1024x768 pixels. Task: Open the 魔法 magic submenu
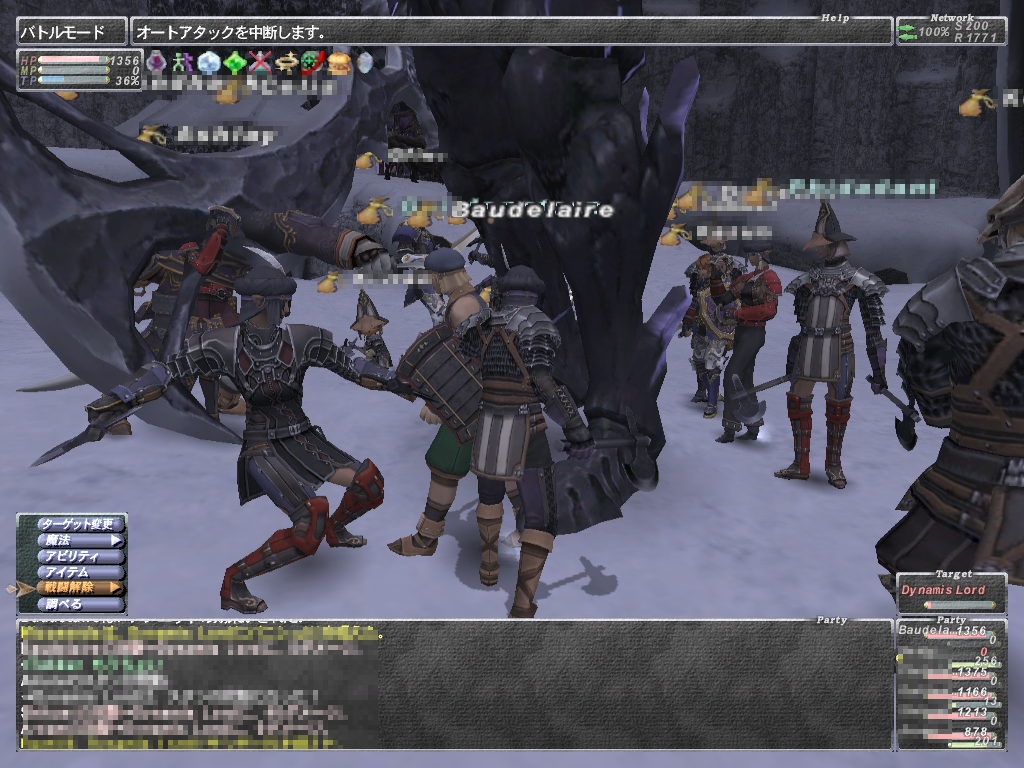point(81,540)
